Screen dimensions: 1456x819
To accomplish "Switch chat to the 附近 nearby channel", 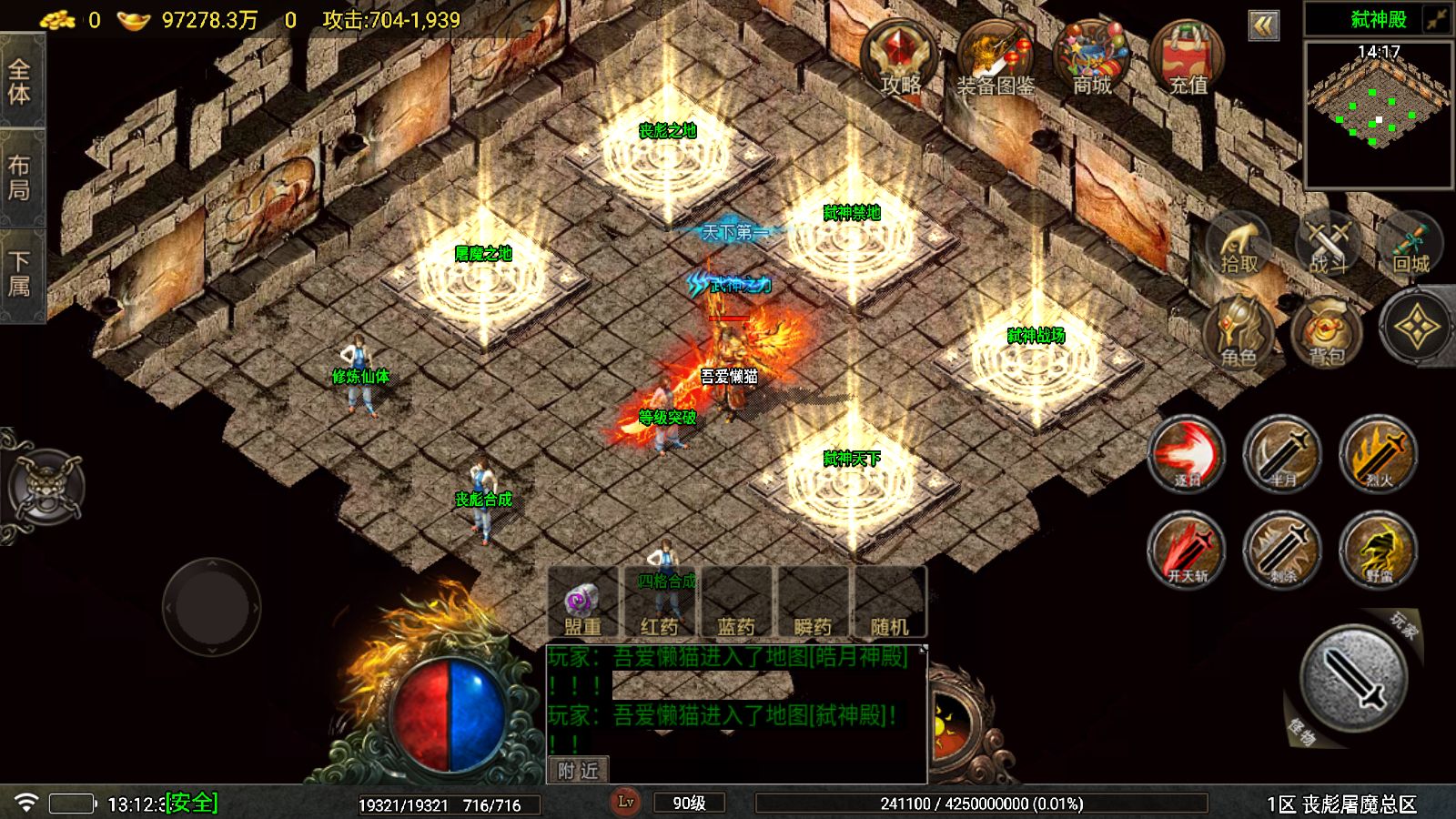I will [x=578, y=771].
